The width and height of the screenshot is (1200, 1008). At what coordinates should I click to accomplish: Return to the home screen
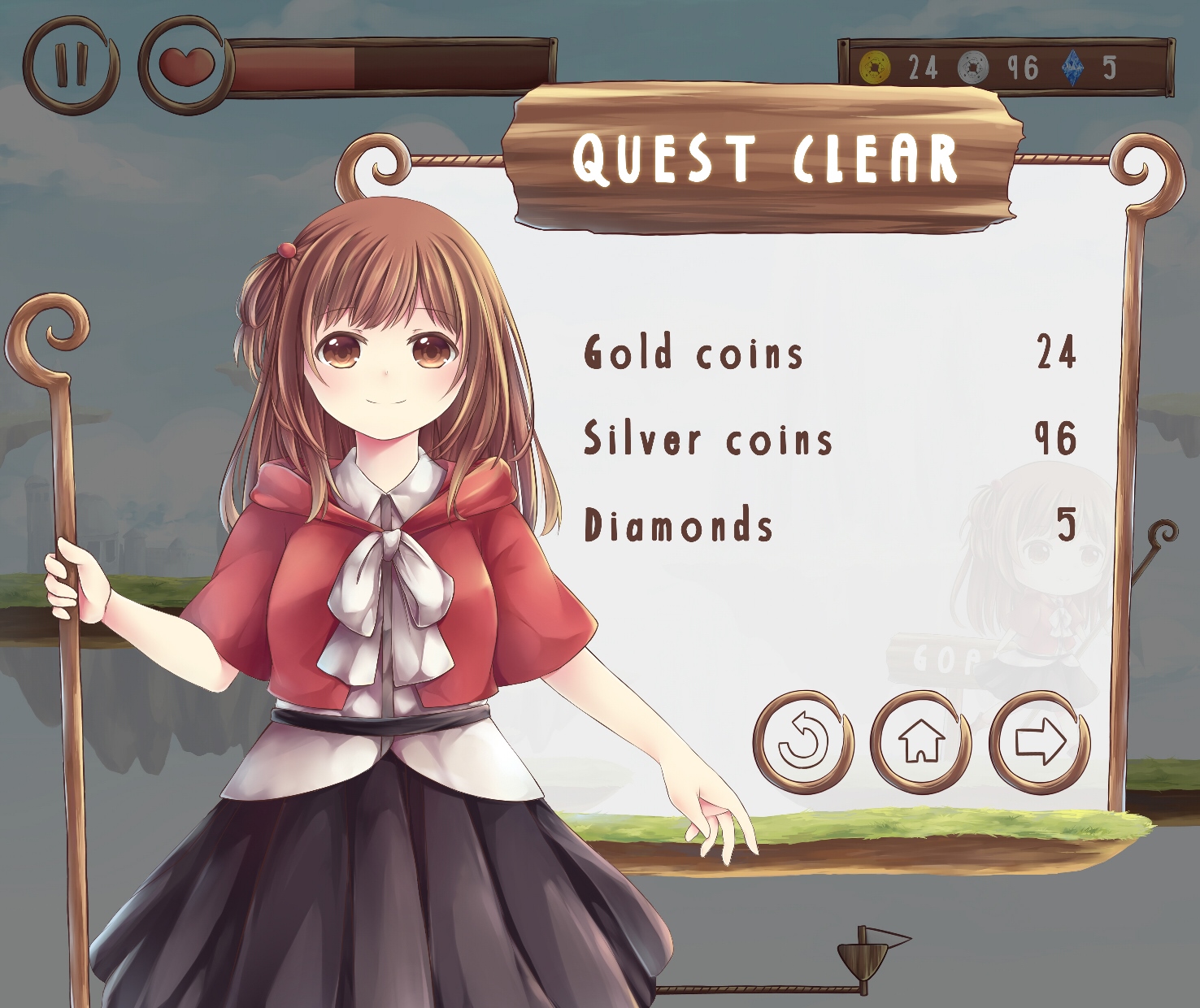(921, 741)
